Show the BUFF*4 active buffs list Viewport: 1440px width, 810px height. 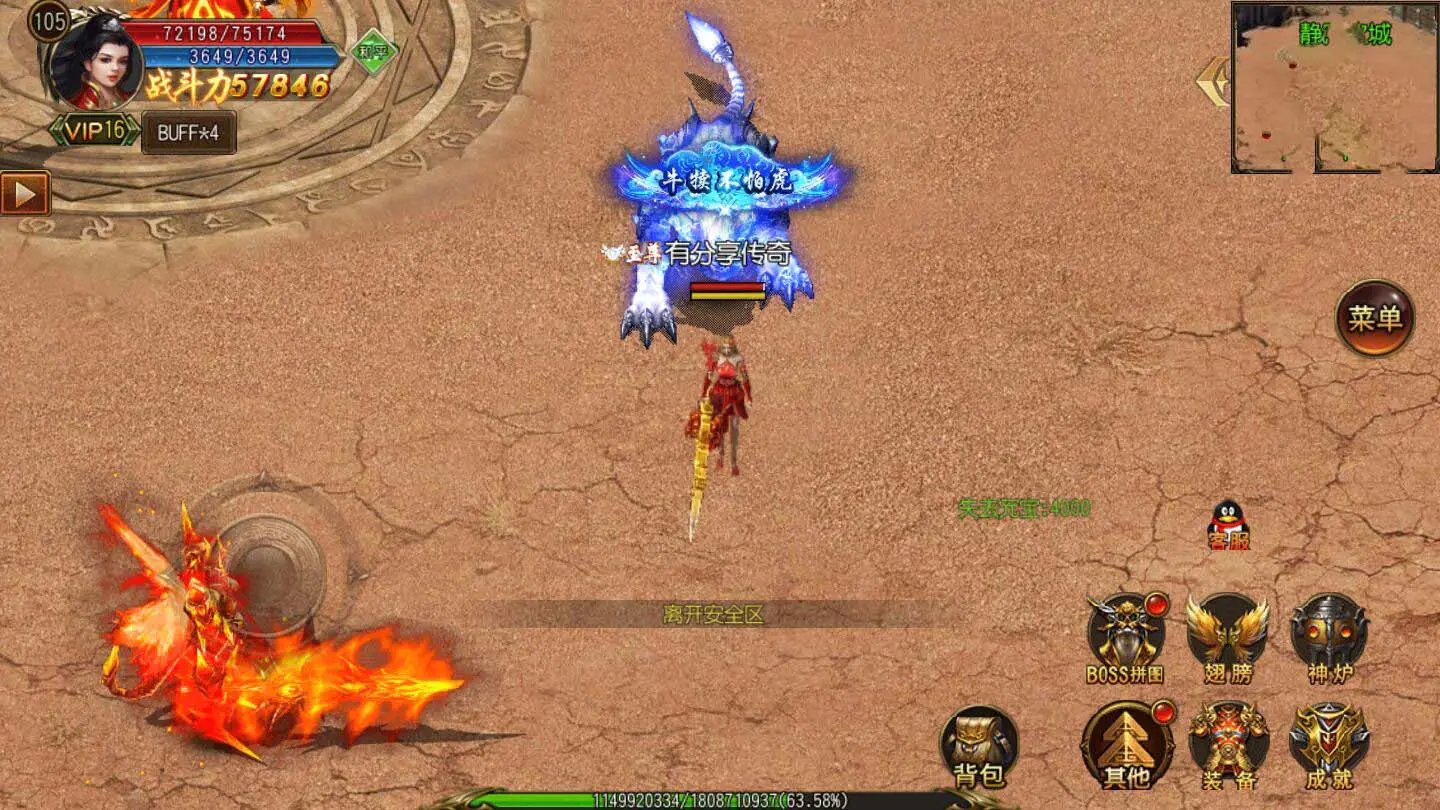click(189, 133)
